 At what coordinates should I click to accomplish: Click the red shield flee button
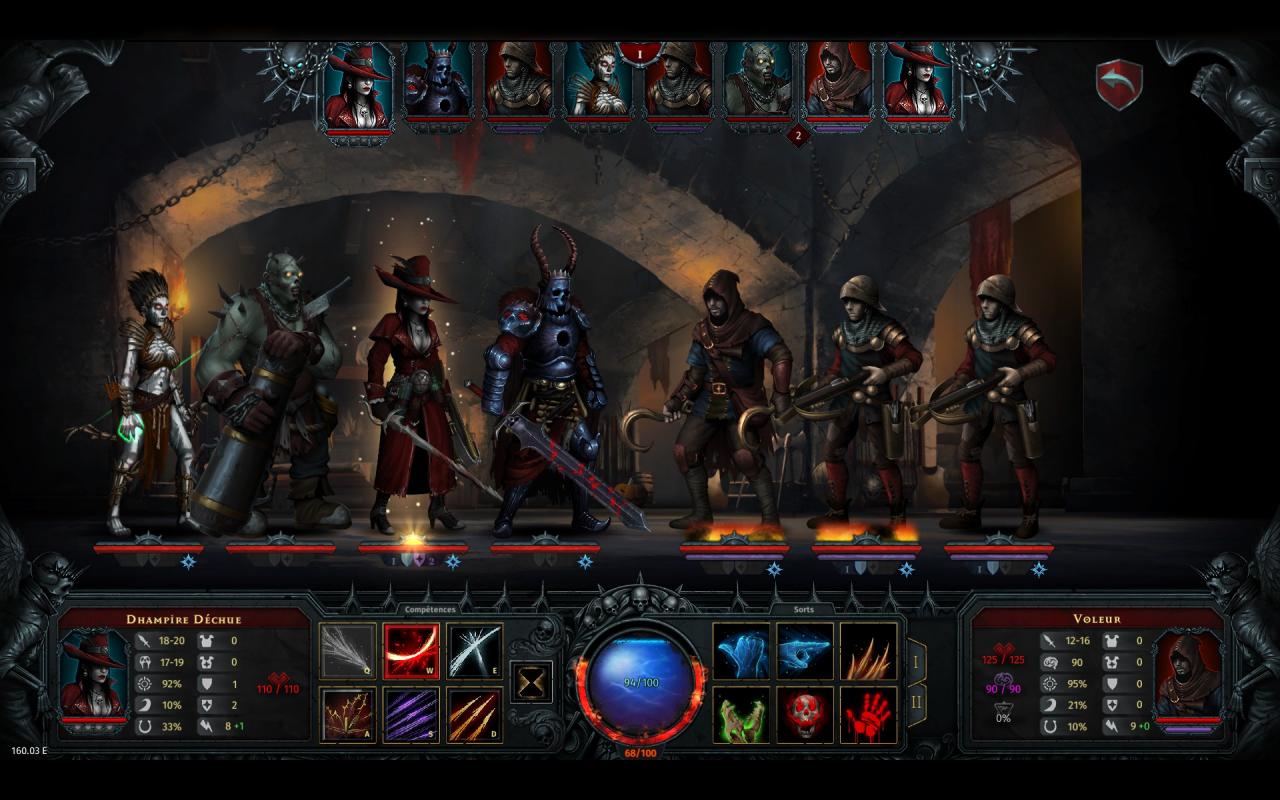(1119, 85)
